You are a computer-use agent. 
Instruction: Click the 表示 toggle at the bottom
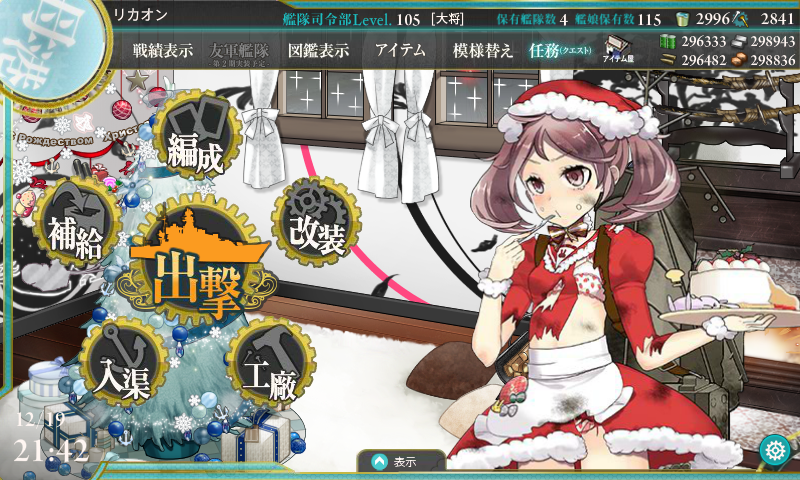[x=402, y=462]
